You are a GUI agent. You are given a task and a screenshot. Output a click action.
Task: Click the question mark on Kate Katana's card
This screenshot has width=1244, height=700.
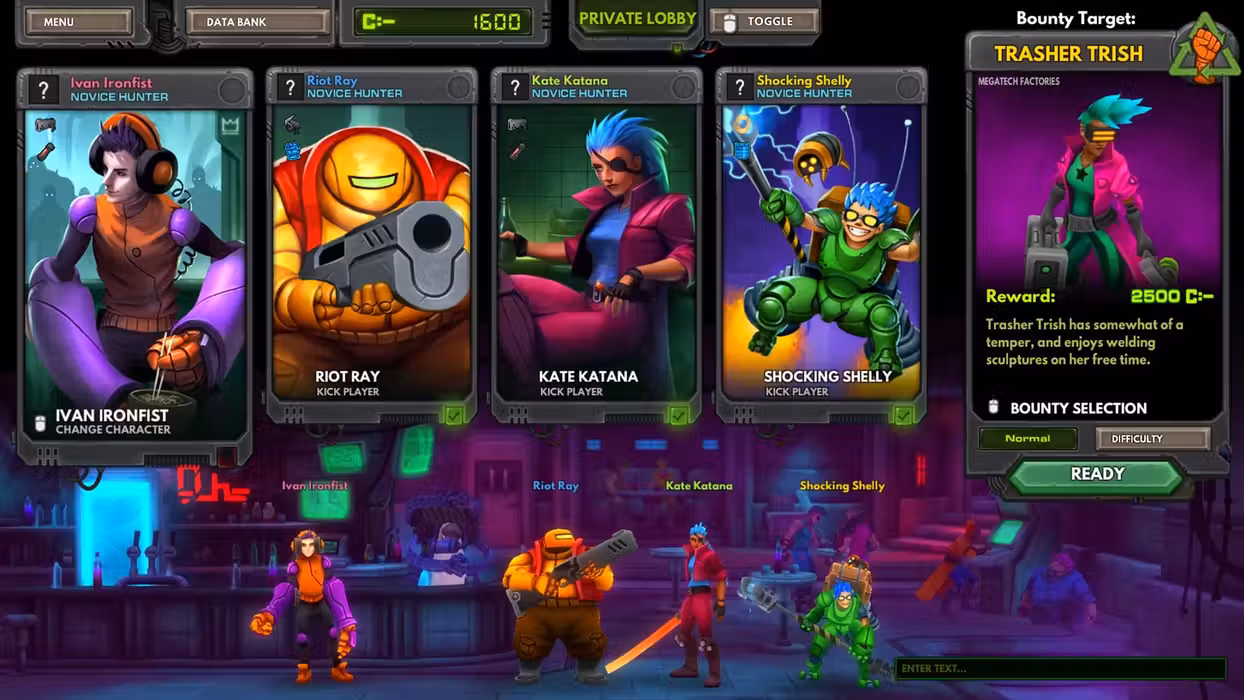click(x=515, y=87)
